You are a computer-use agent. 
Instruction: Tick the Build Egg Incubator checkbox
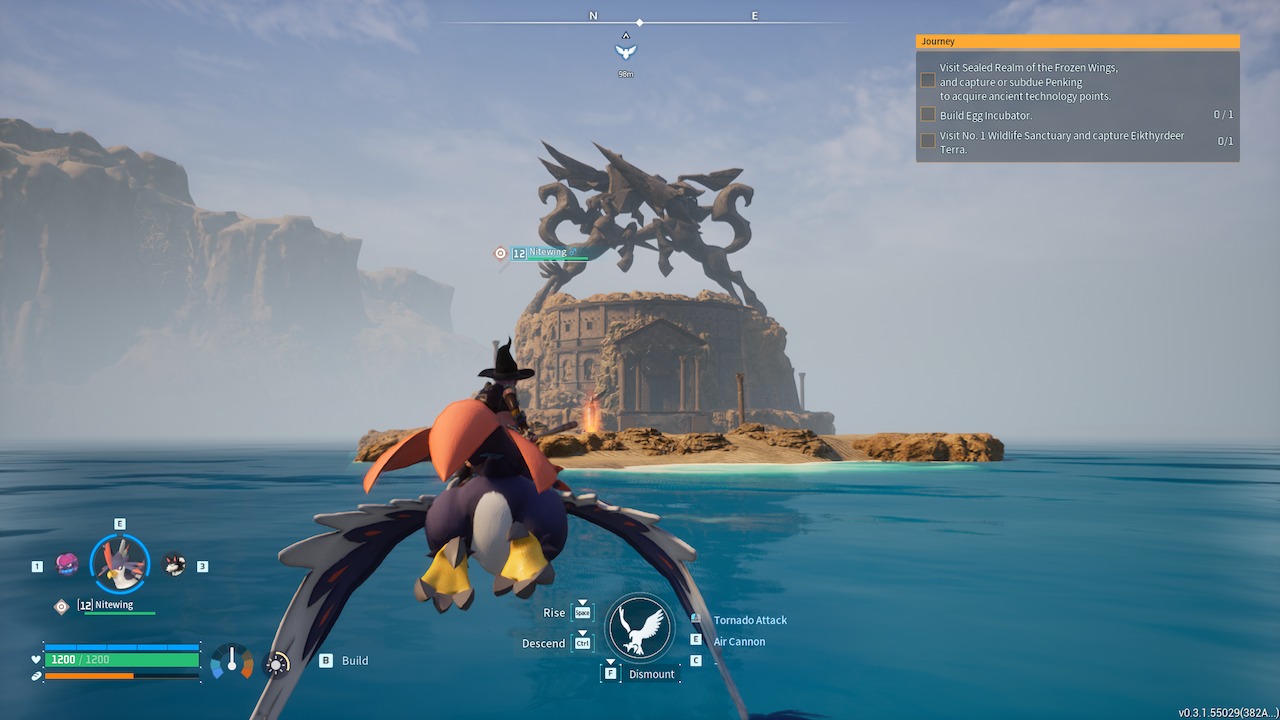pyautogui.click(x=928, y=115)
